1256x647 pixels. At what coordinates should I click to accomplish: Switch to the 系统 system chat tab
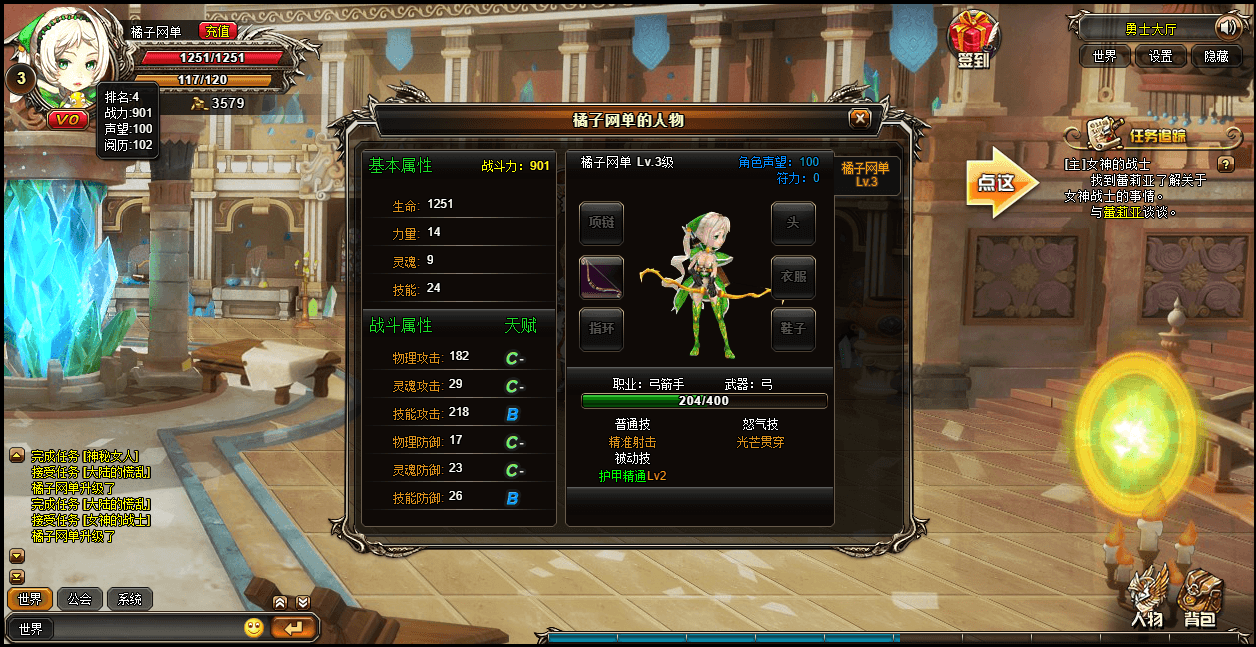point(130,599)
